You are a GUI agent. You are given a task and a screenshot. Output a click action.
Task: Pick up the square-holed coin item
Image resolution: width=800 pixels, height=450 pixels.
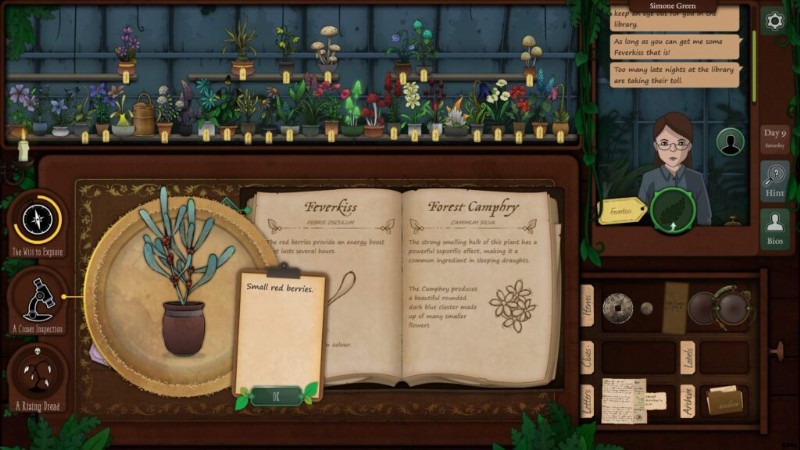coord(617,307)
